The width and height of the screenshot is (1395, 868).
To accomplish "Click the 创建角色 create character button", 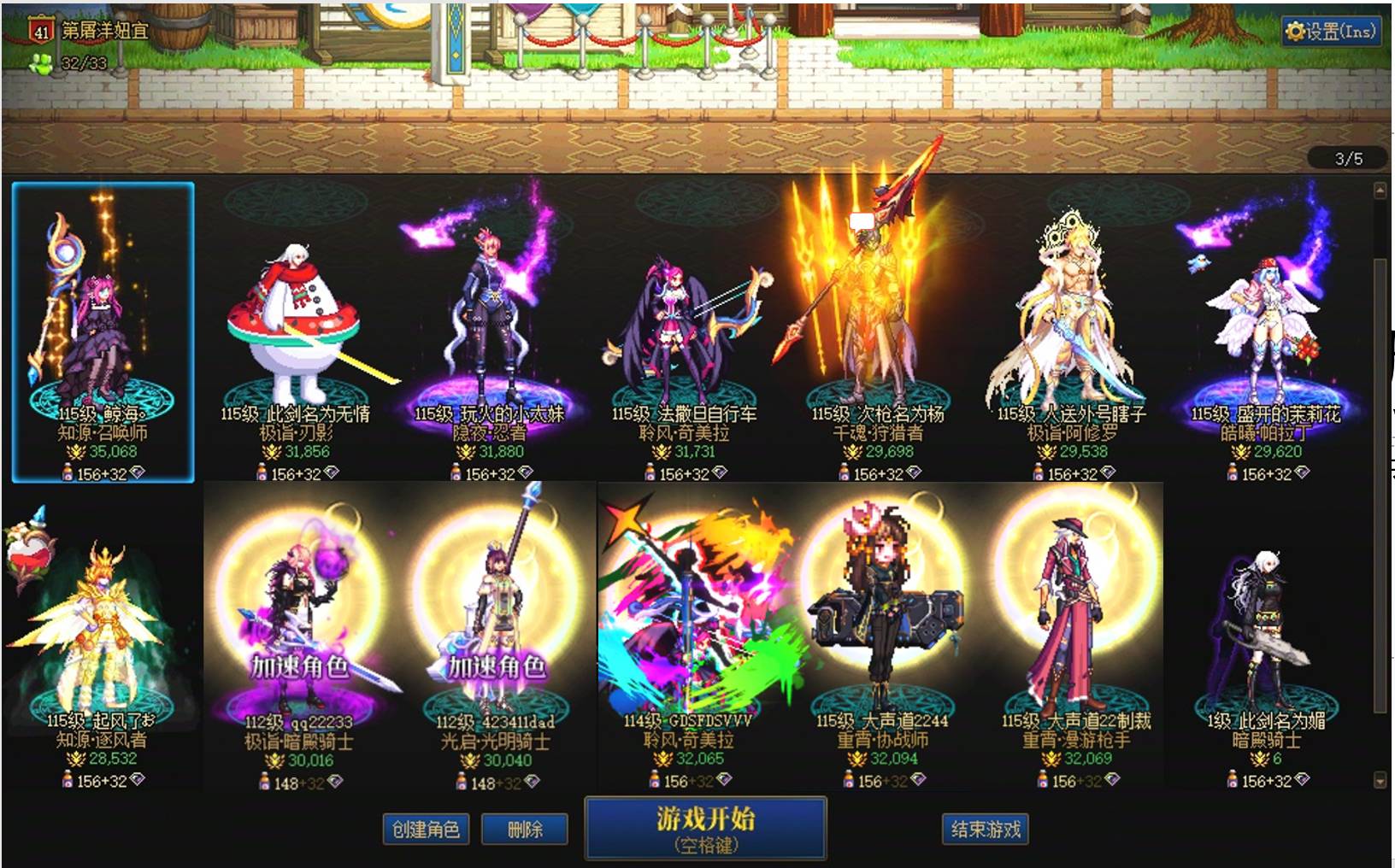I will (x=425, y=828).
